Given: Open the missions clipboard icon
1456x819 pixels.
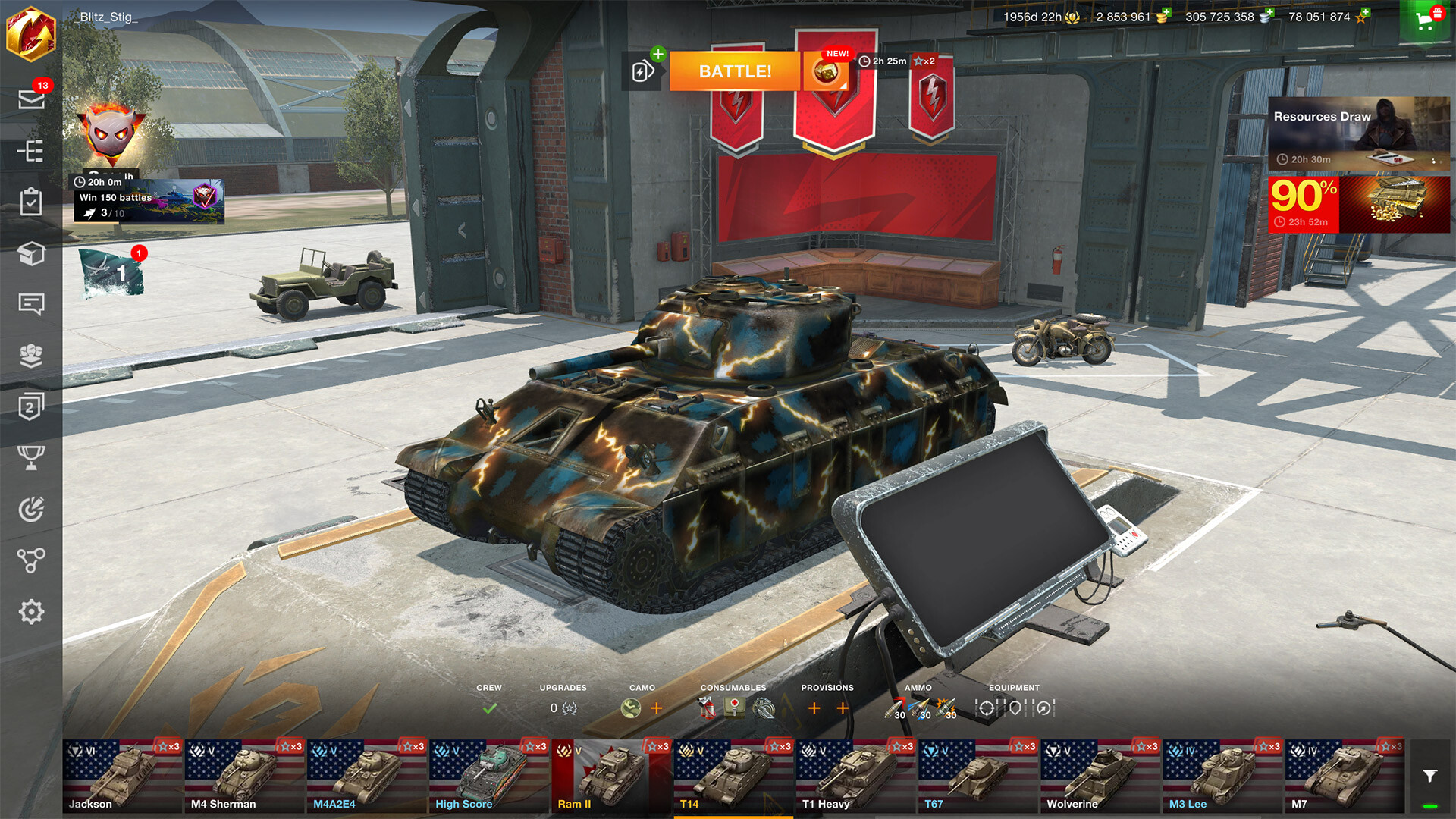Looking at the screenshot, I should 31,202.
